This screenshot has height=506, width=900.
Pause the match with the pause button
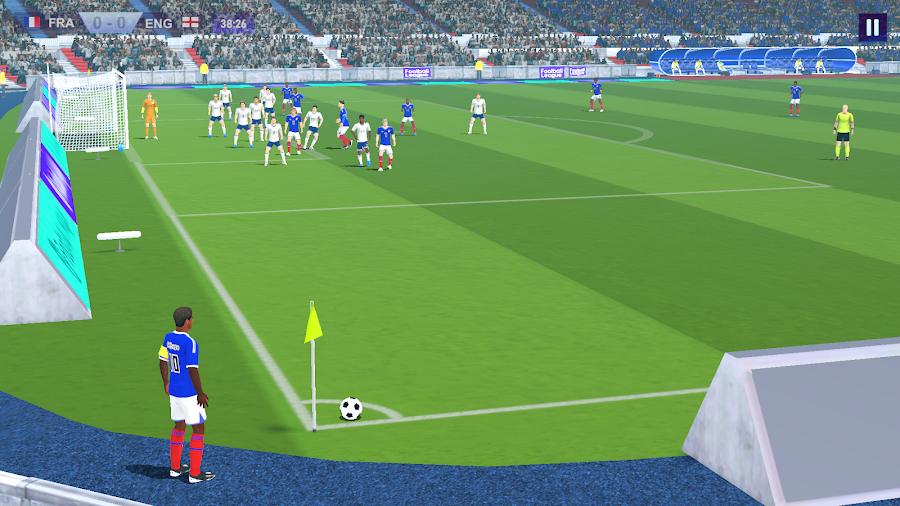[x=872, y=27]
